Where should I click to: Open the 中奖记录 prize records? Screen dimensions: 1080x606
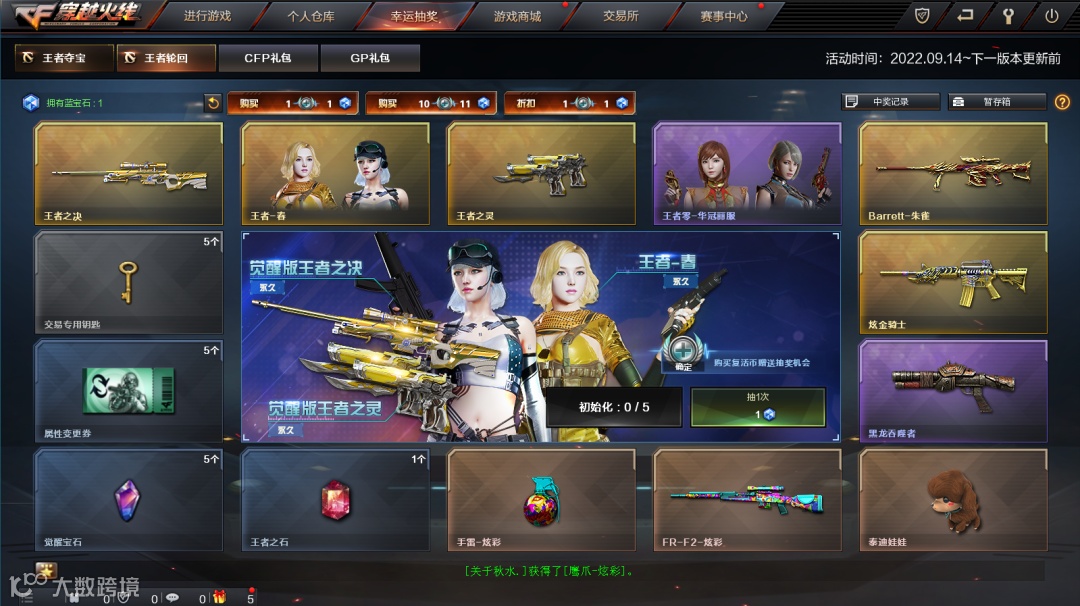890,102
